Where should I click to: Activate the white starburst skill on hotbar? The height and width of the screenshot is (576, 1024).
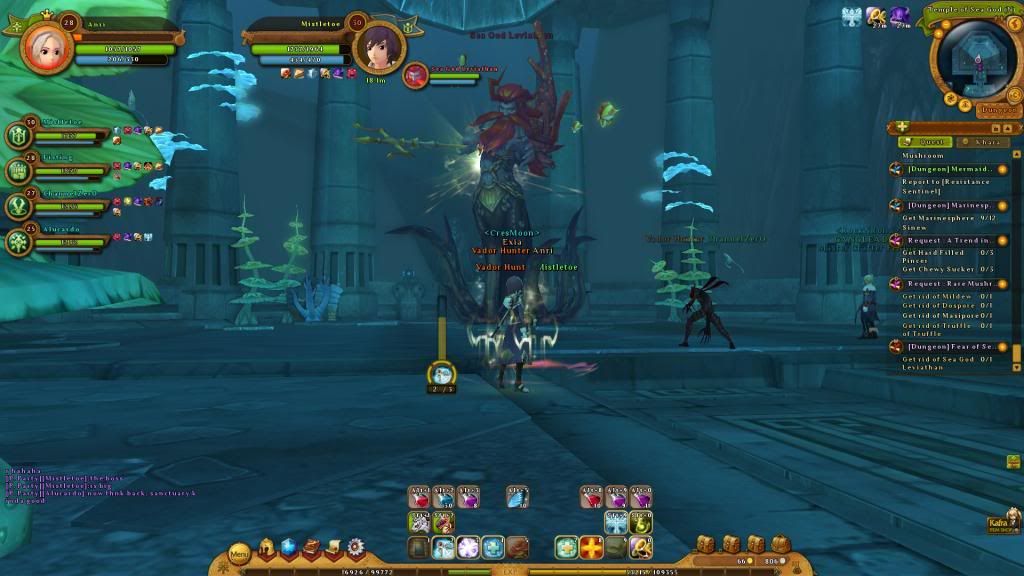pyautogui.click(x=469, y=547)
